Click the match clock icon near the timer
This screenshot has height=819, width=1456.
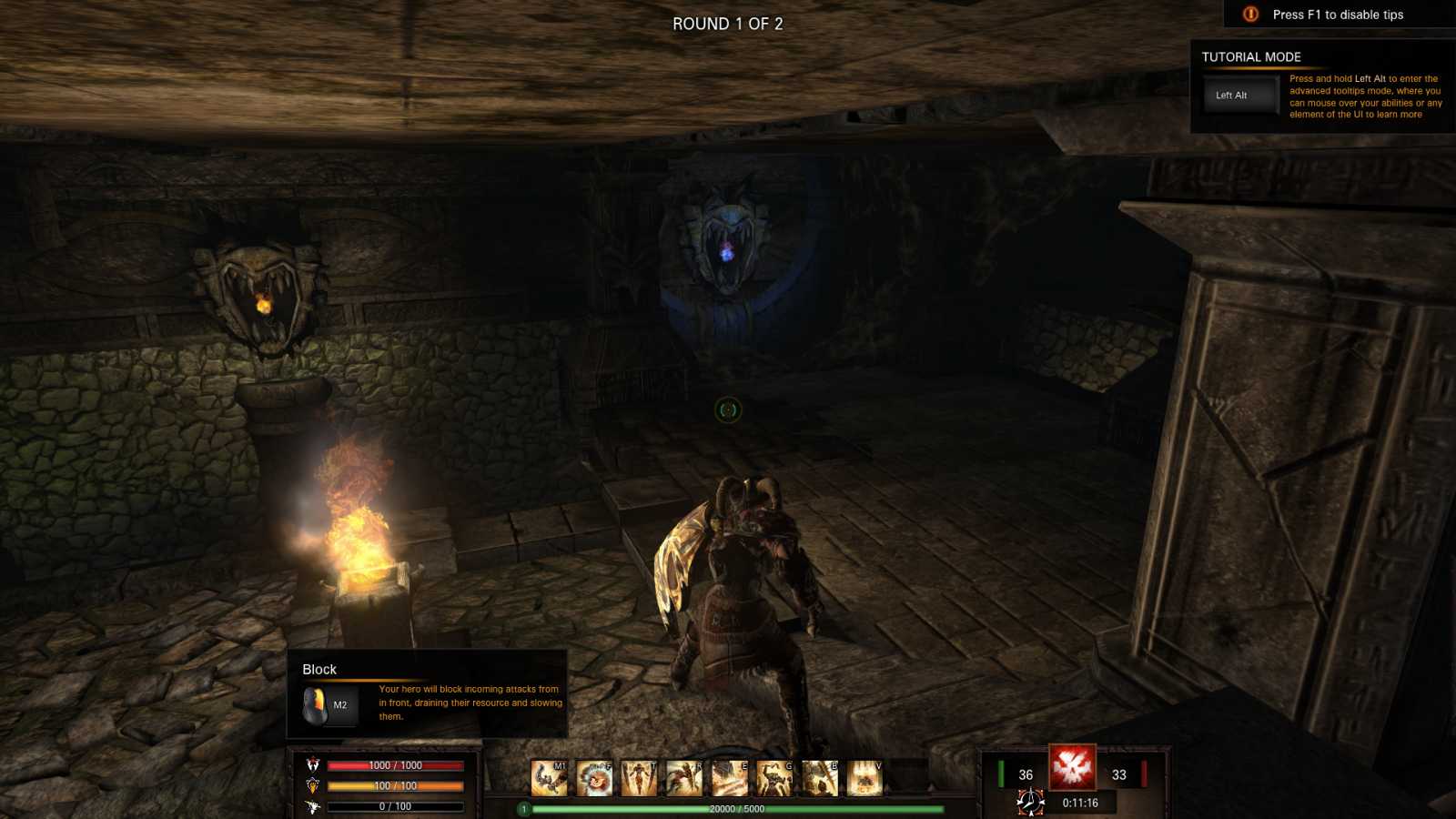pyautogui.click(x=1030, y=802)
